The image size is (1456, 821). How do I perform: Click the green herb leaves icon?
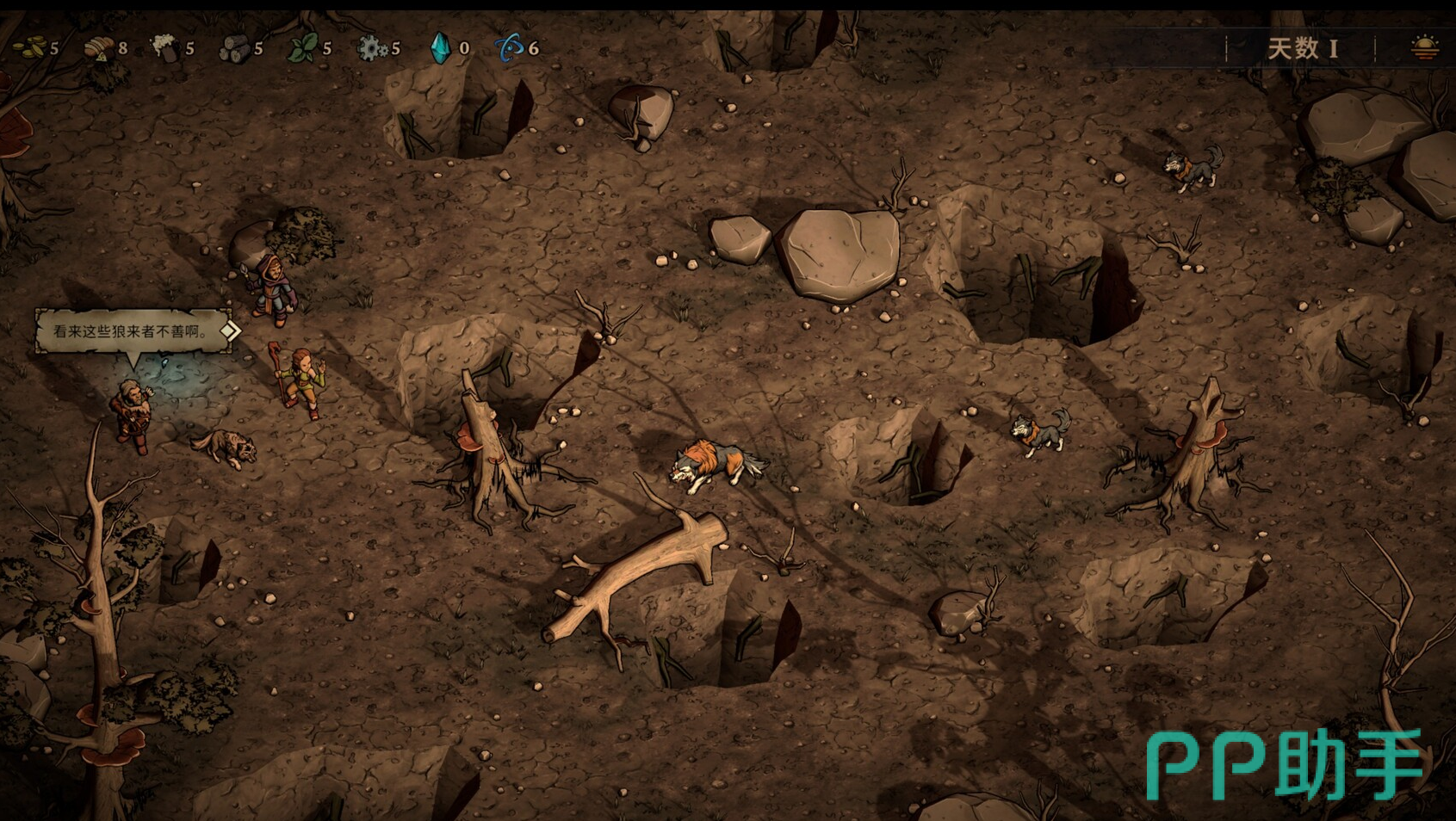tap(301, 48)
